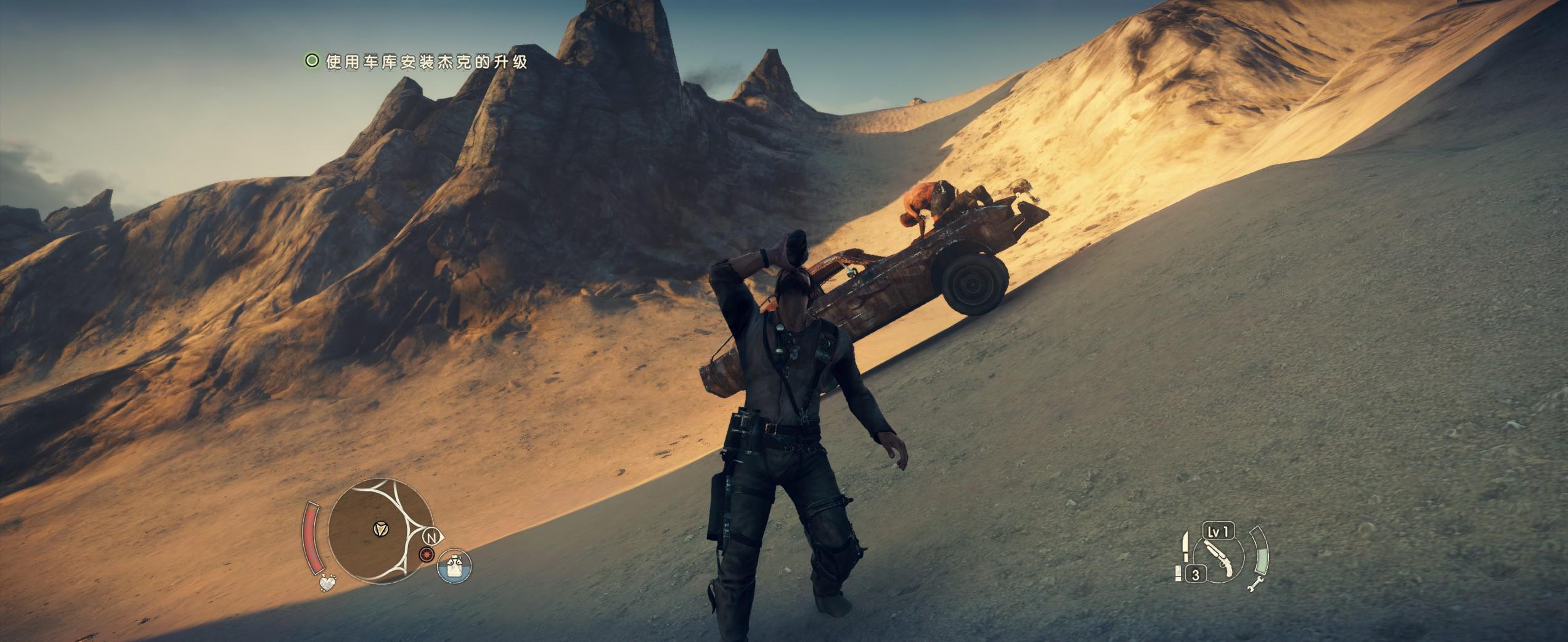Screen dimensions: 1568x642
Task: Select the player arrow marker on minimap
Action: coord(382,529)
